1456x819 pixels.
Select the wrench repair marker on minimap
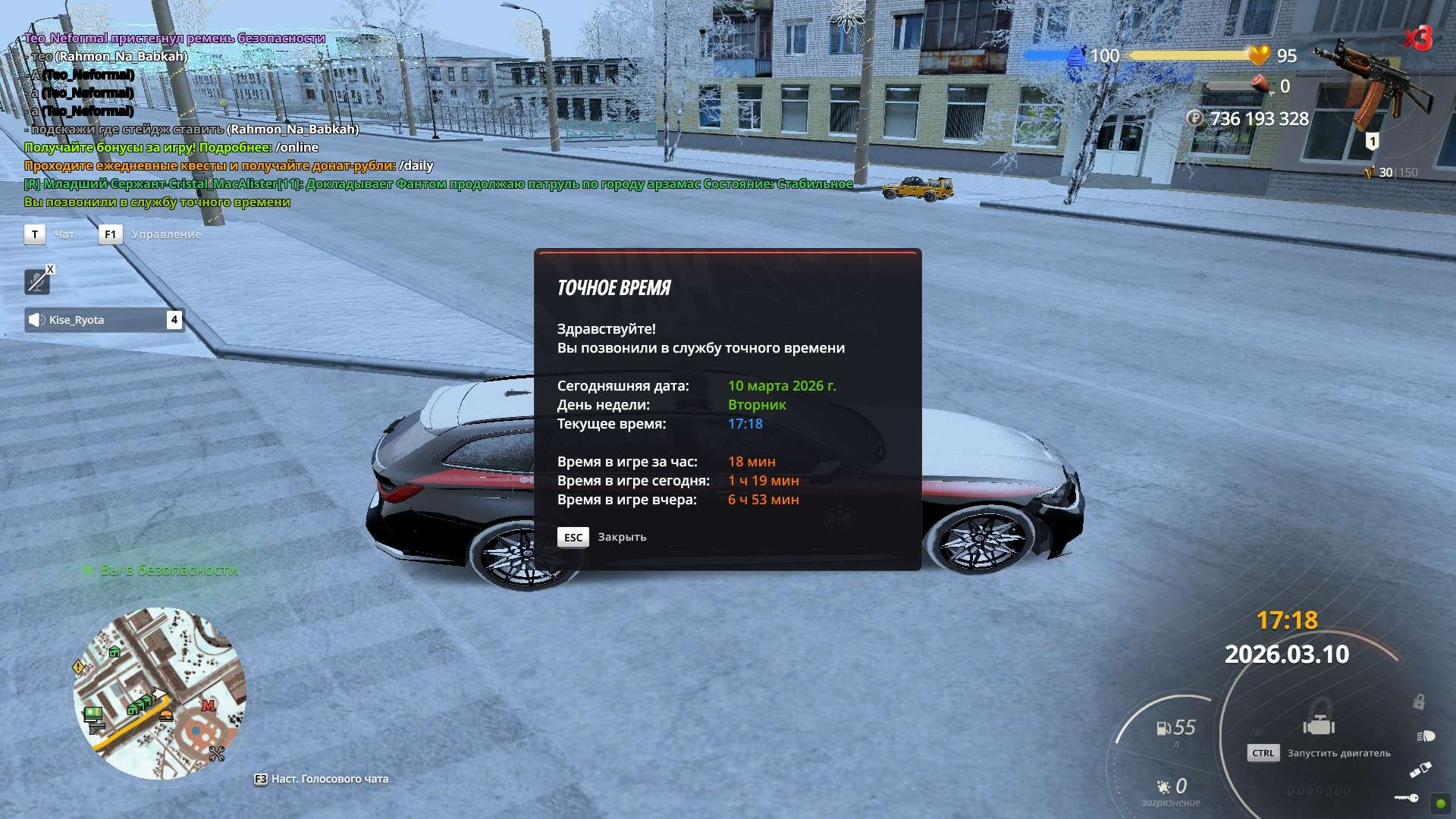217,754
